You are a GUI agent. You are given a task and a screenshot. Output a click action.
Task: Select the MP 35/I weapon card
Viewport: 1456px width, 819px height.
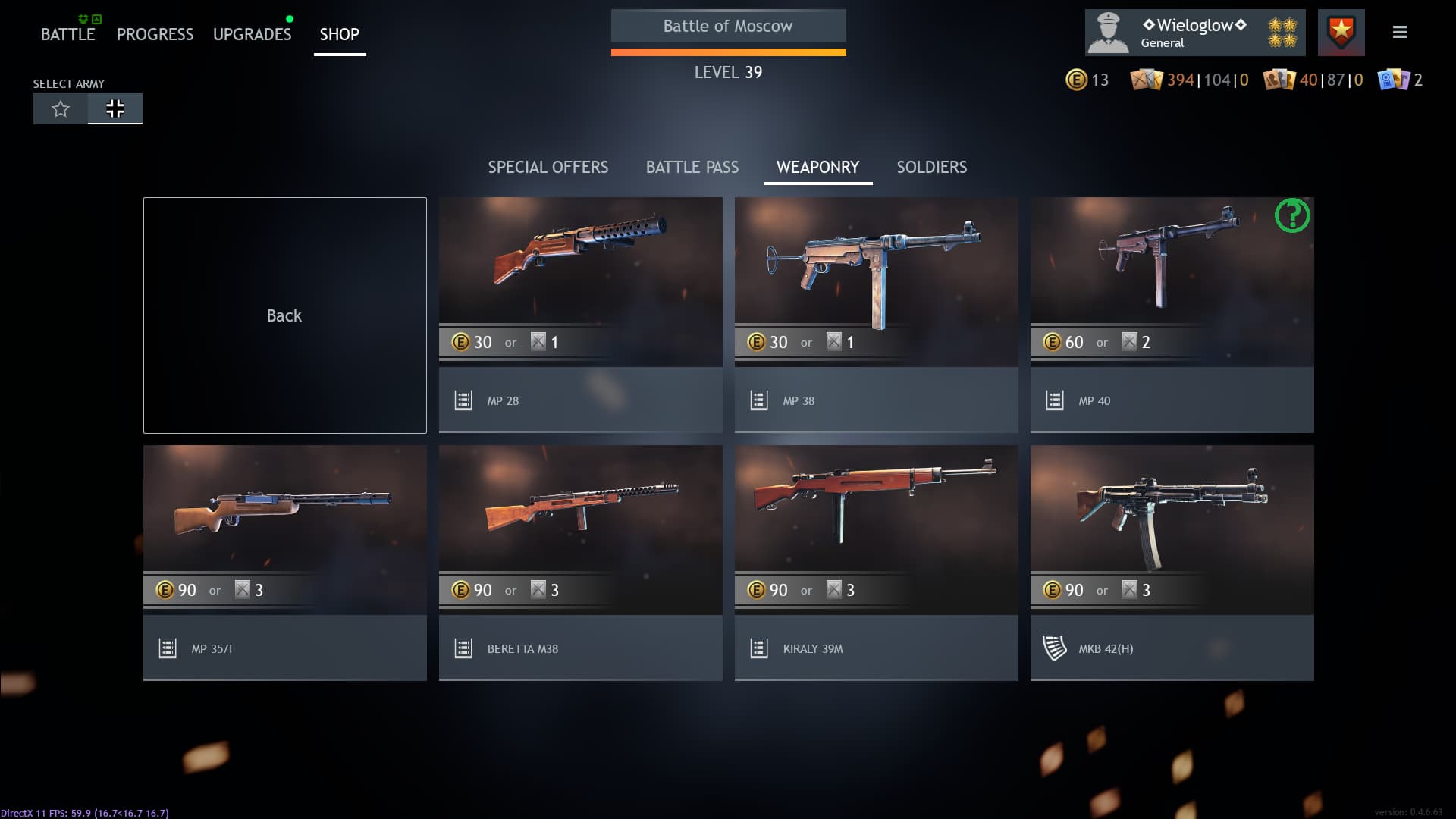click(x=284, y=563)
